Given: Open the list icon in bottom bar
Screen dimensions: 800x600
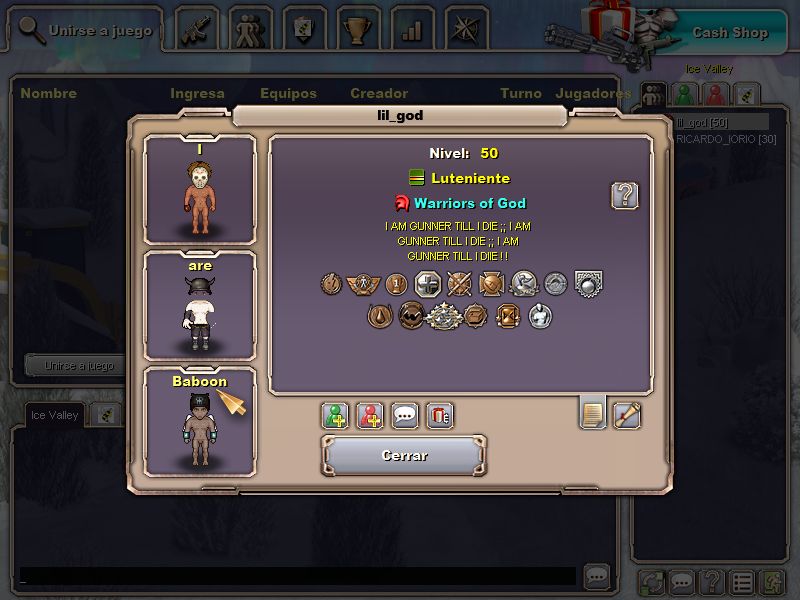Looking at the screenshot, I should tap(742, 582).
